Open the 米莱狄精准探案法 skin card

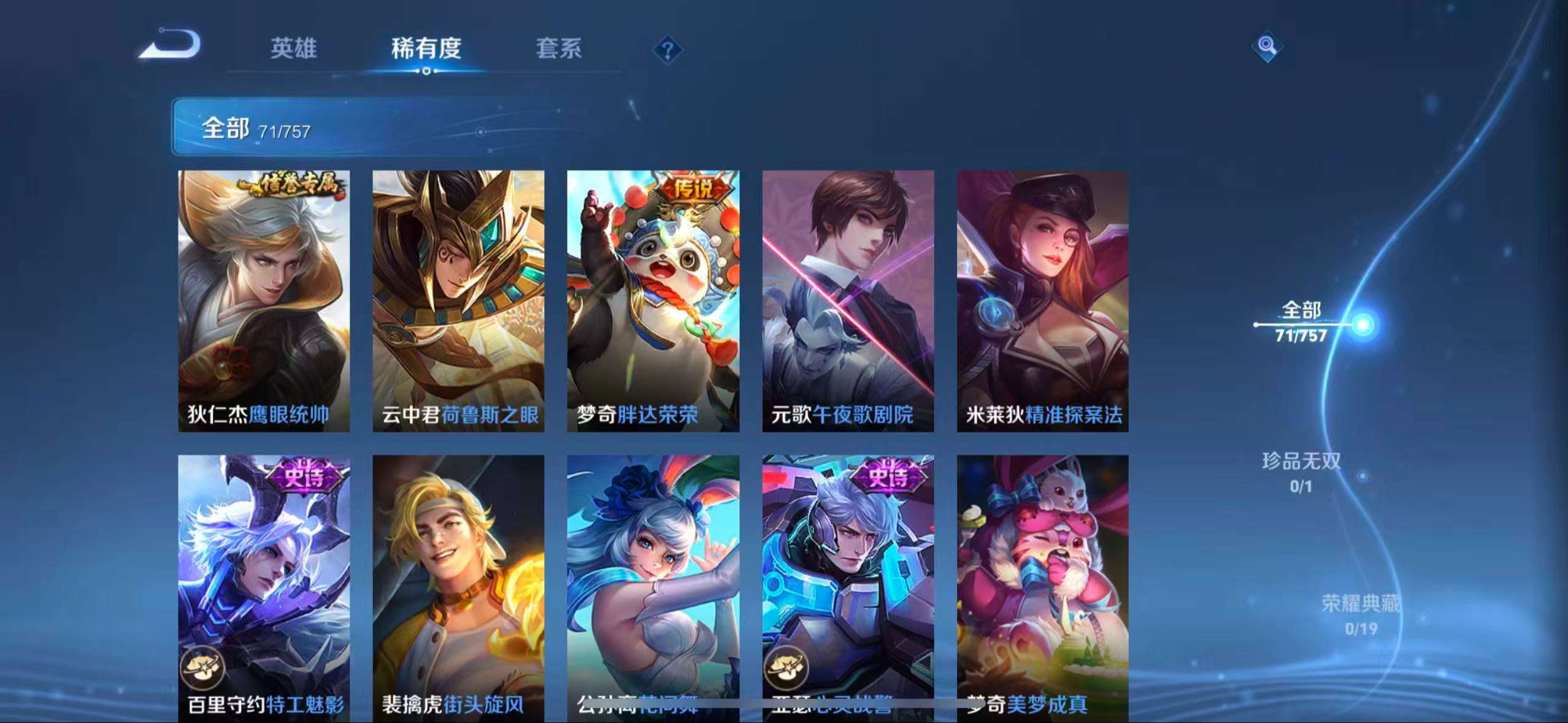click(x=1043, y=300)
